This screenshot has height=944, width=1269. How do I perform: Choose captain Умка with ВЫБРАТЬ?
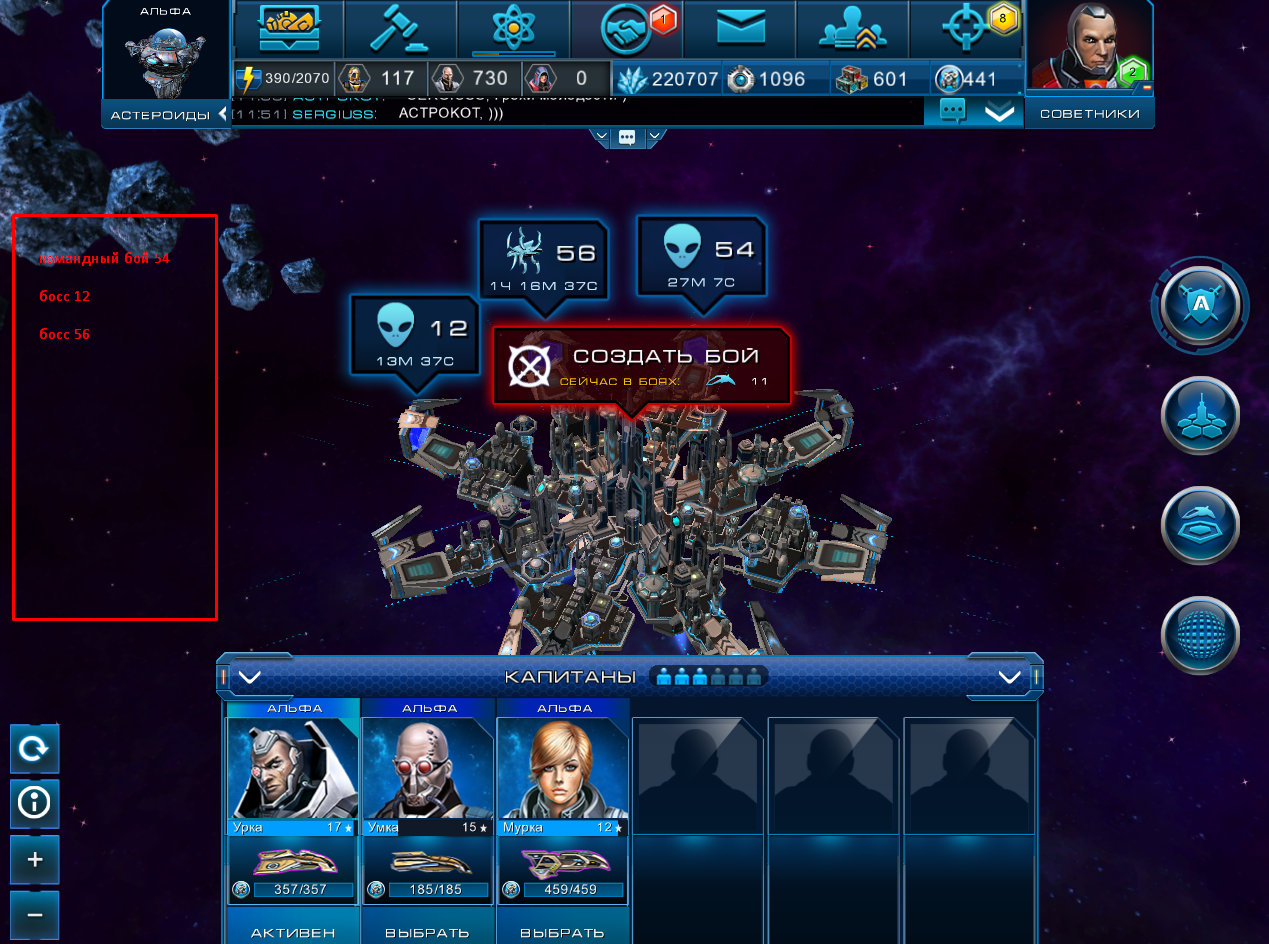[428, 932]
